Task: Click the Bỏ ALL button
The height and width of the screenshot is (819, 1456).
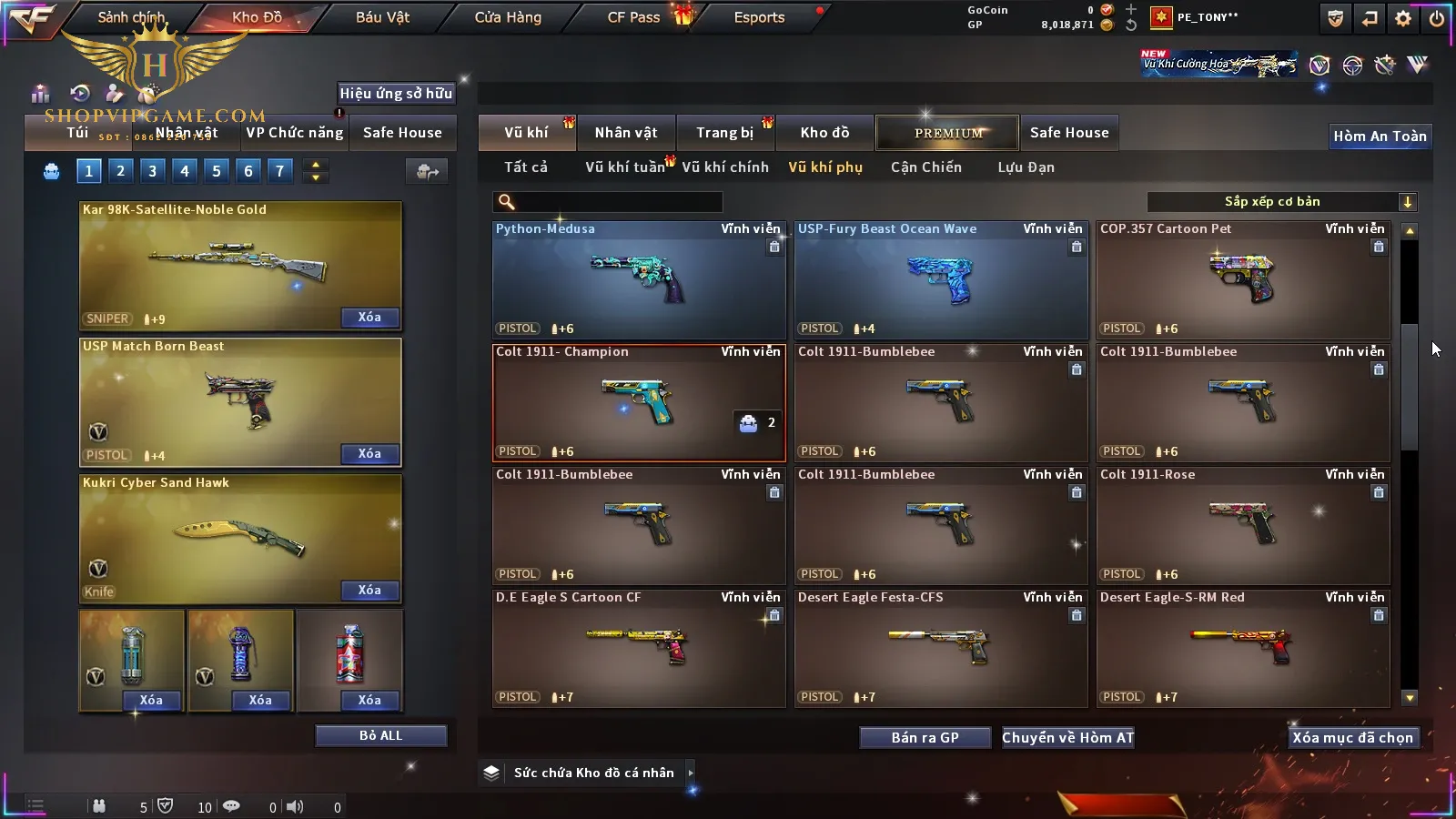Action: [x=380, y=735]
